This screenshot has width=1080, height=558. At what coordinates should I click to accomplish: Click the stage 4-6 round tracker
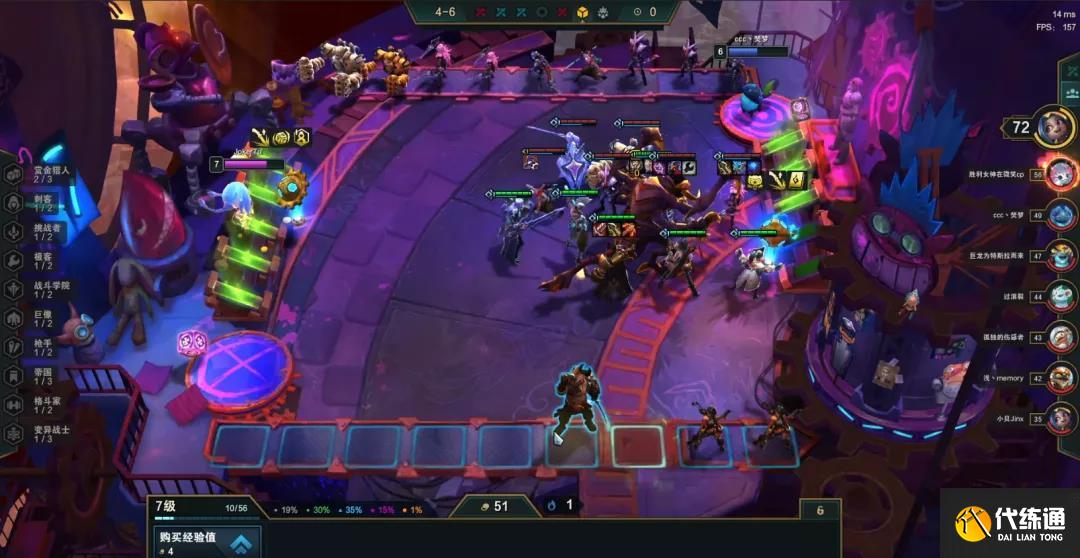pos(446,12)
